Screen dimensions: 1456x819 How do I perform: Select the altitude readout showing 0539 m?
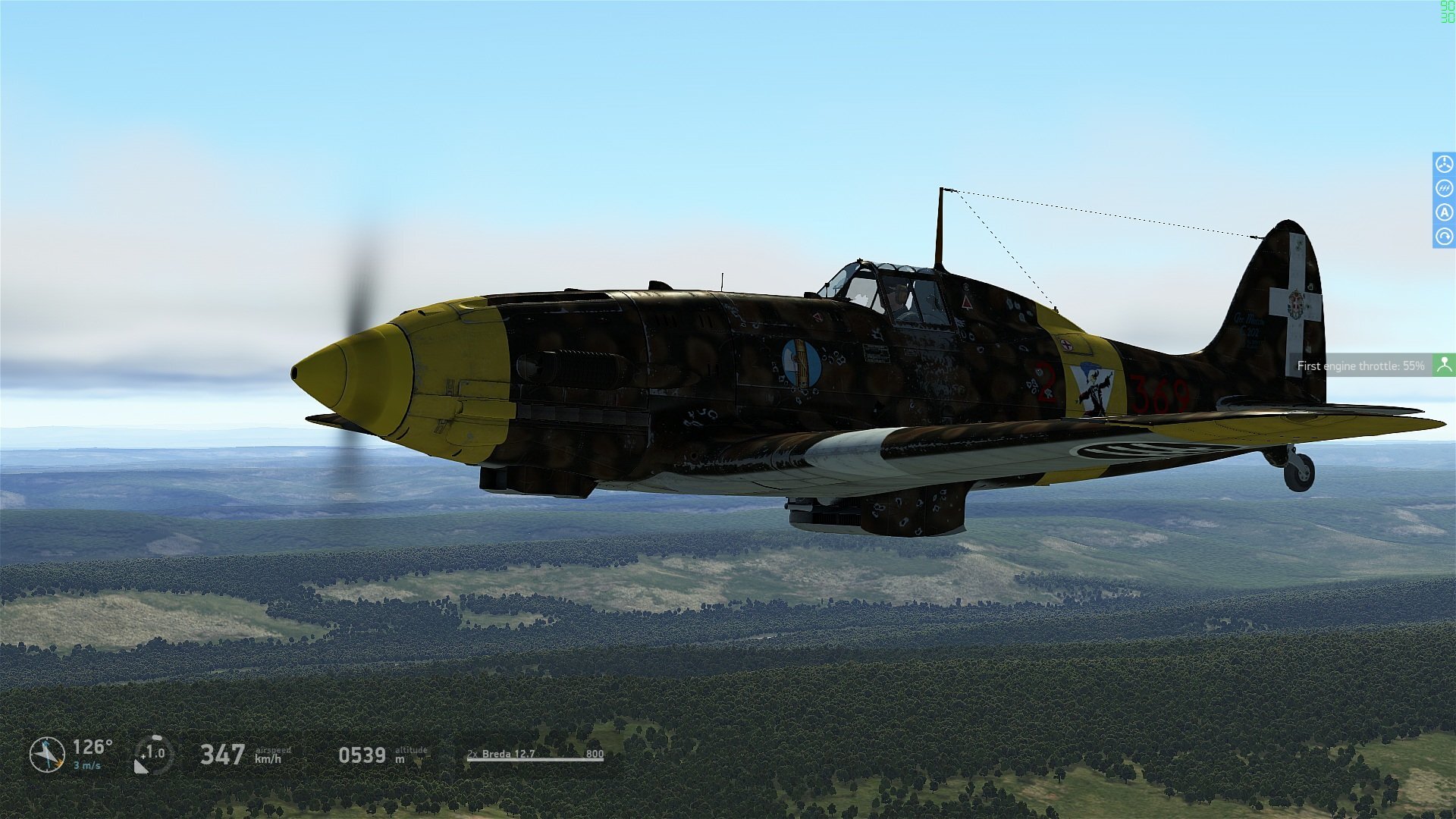tap(364, 755)
